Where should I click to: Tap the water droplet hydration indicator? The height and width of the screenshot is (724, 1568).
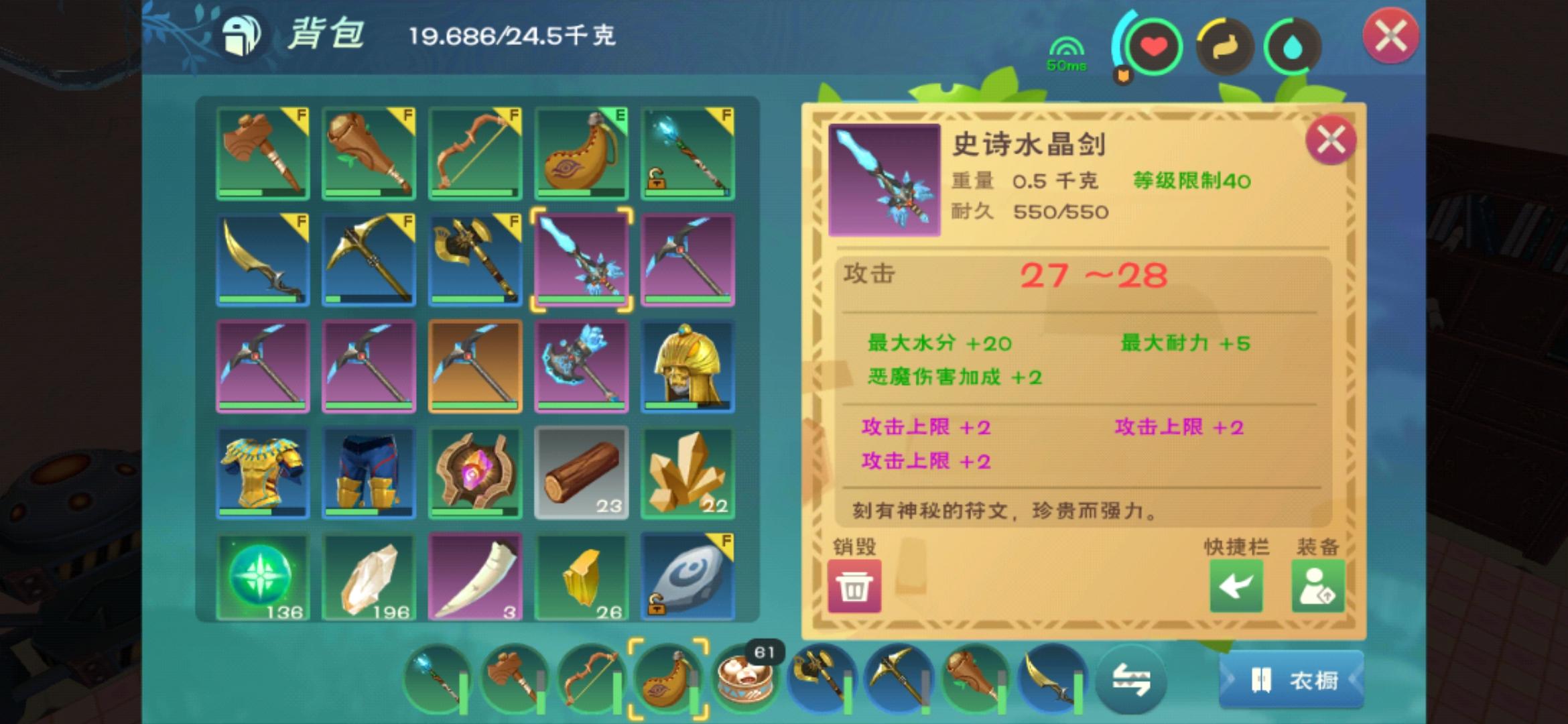pos(1294,45)
